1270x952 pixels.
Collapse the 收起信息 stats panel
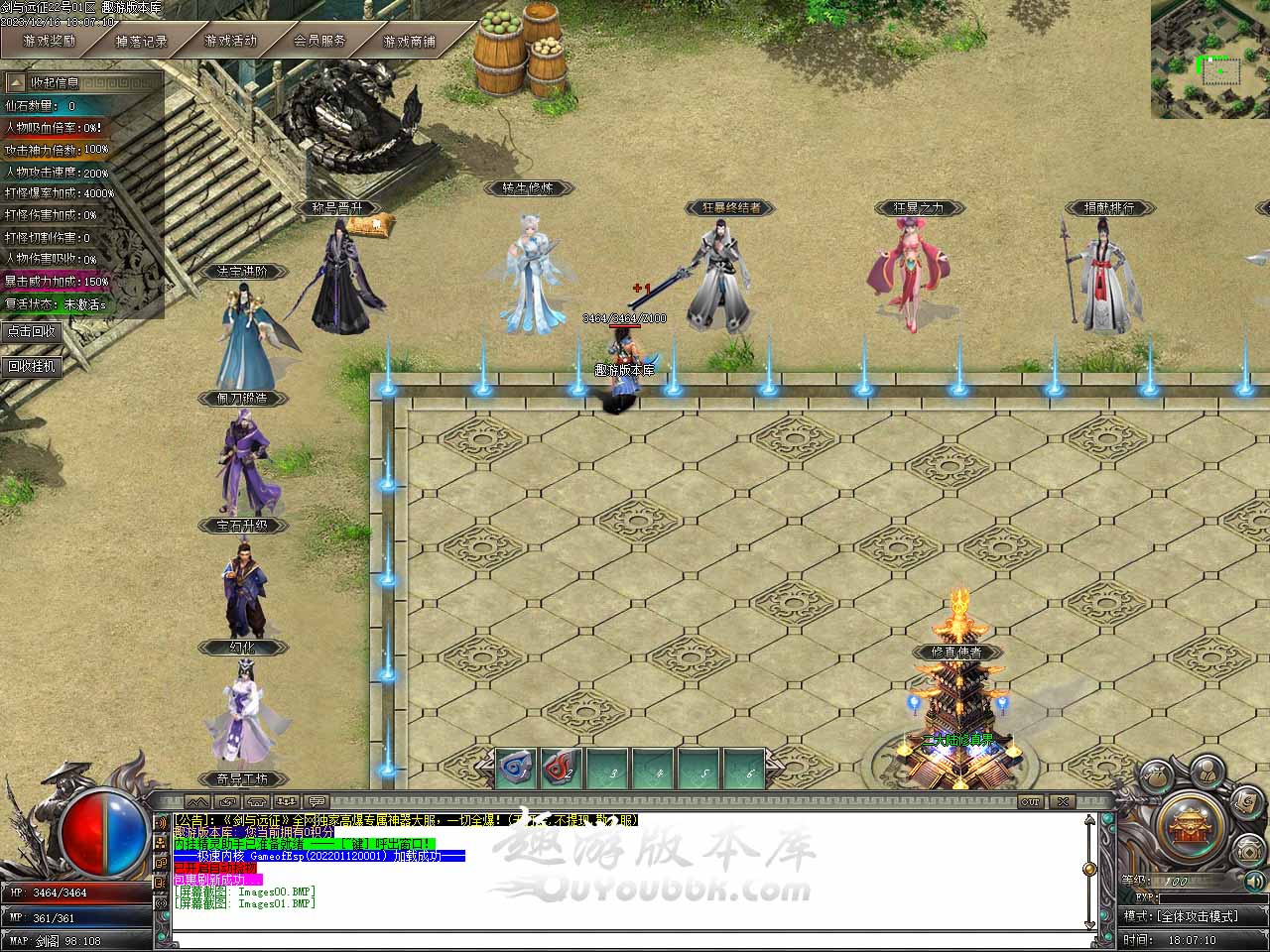[x=48, y=82]
